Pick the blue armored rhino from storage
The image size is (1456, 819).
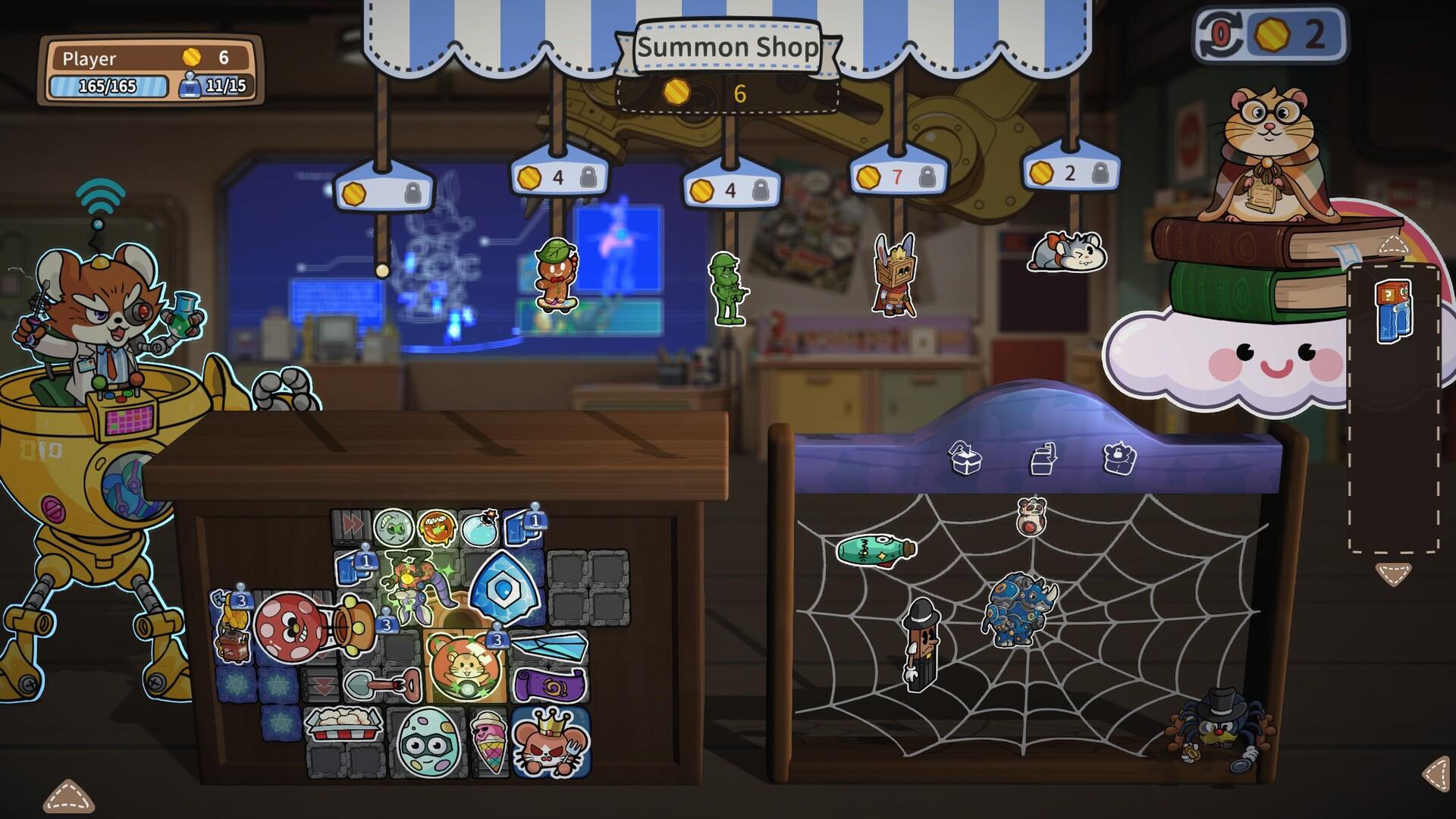[x=1018, y=608]
